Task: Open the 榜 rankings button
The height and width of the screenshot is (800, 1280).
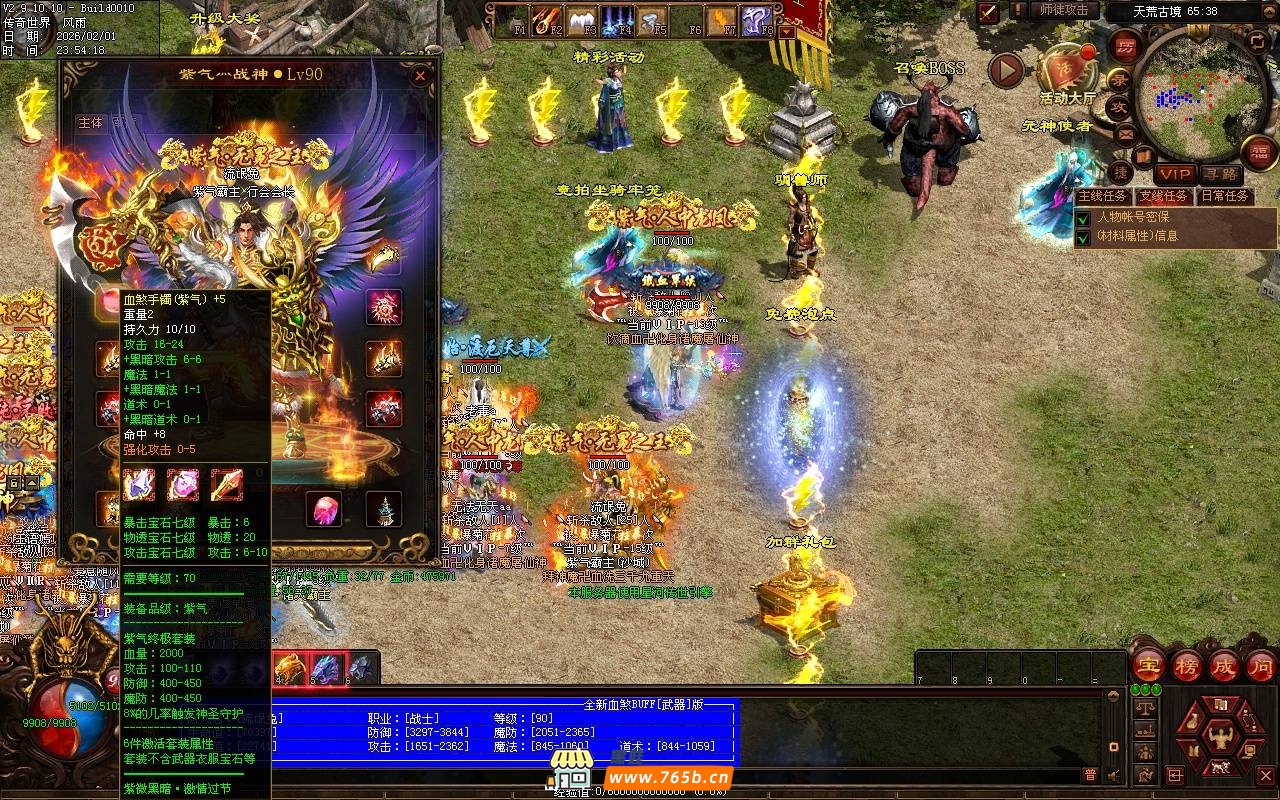Action: click(x=1187, y=665)
